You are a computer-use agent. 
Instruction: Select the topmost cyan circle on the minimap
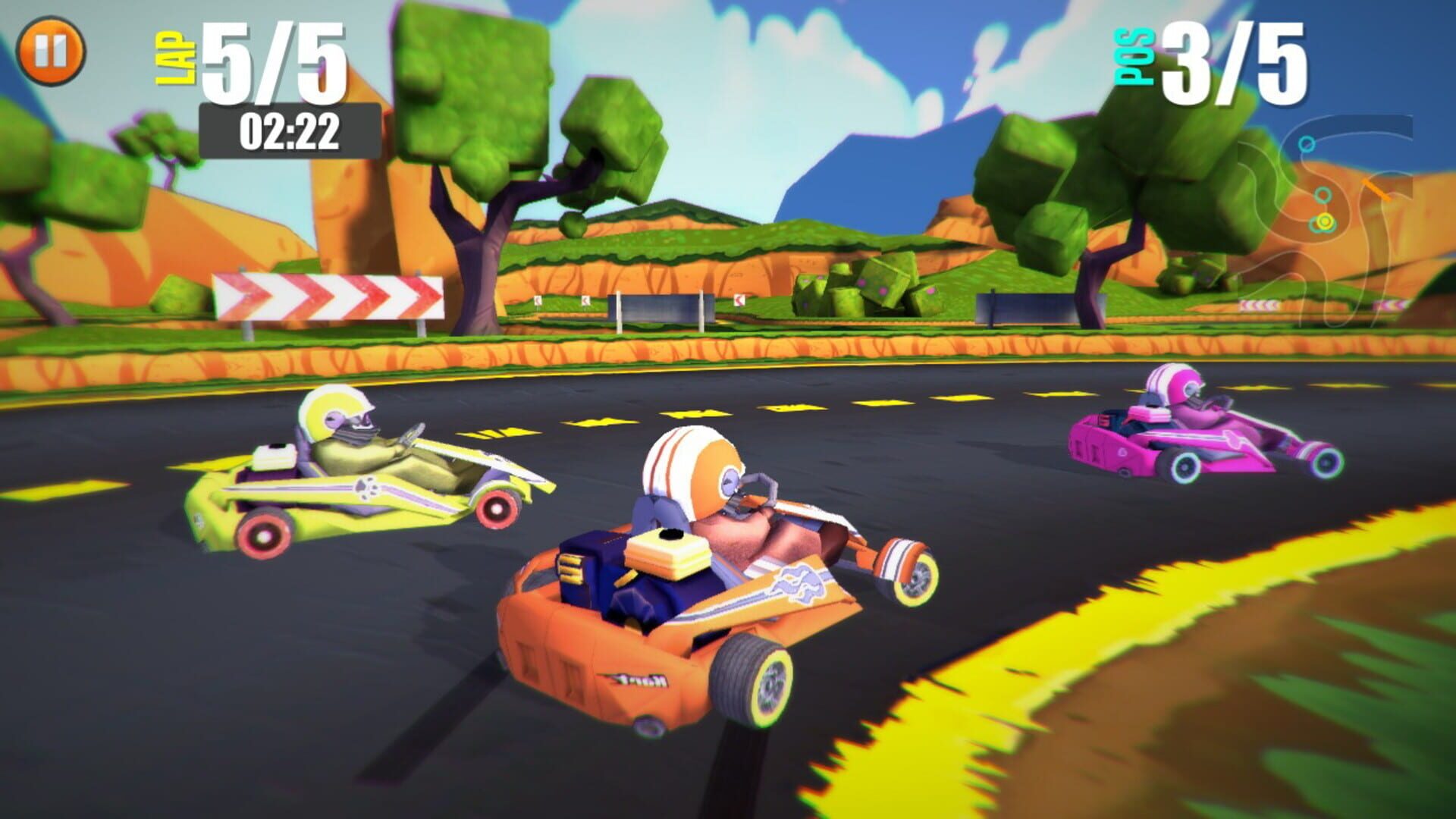(x=1307, y=143)
